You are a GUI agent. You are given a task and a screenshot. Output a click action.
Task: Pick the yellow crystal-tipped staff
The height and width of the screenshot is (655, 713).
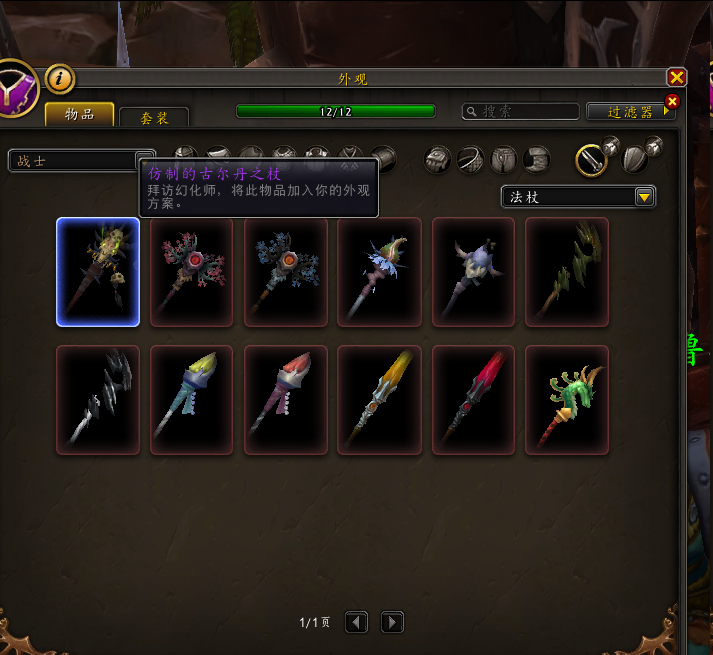coord(379,400)
